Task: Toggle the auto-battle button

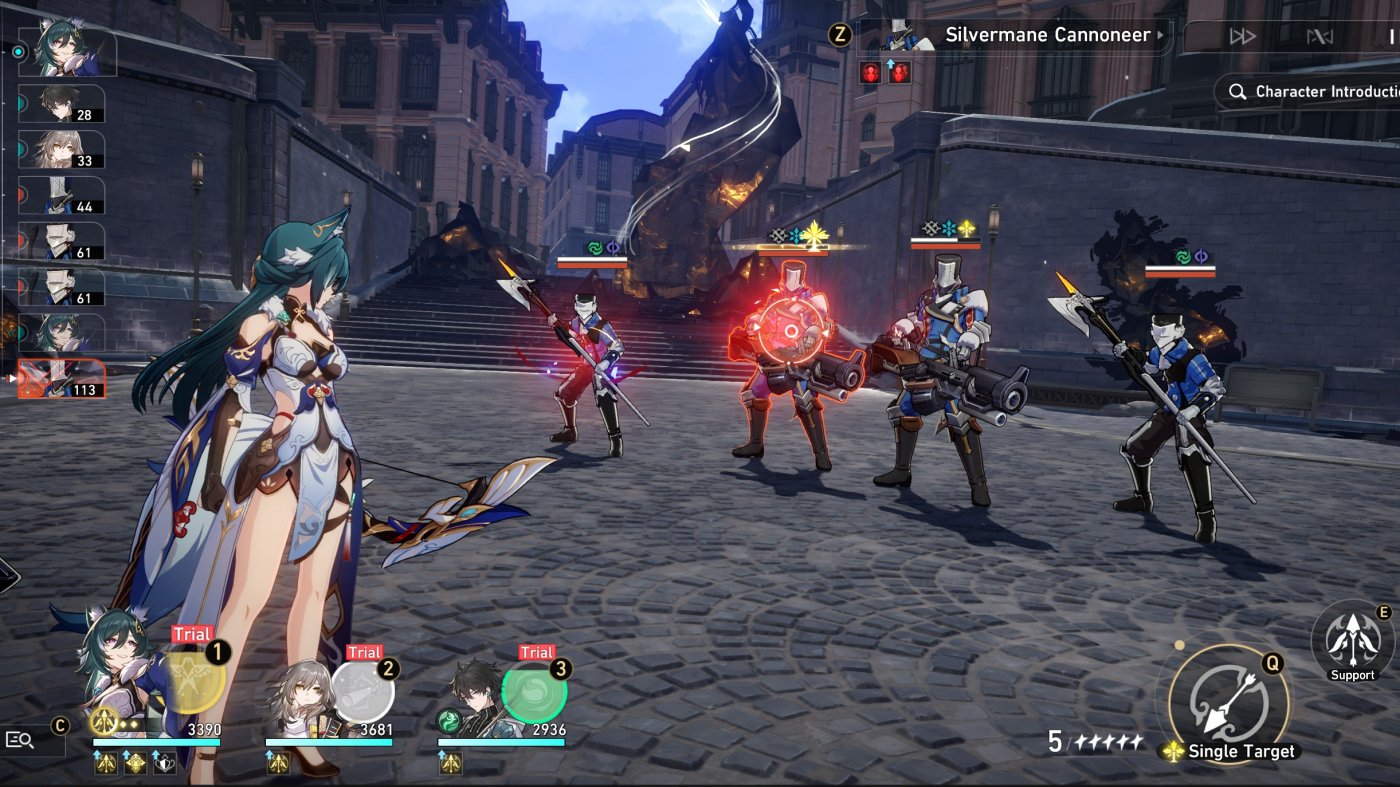Action: 1320,37
